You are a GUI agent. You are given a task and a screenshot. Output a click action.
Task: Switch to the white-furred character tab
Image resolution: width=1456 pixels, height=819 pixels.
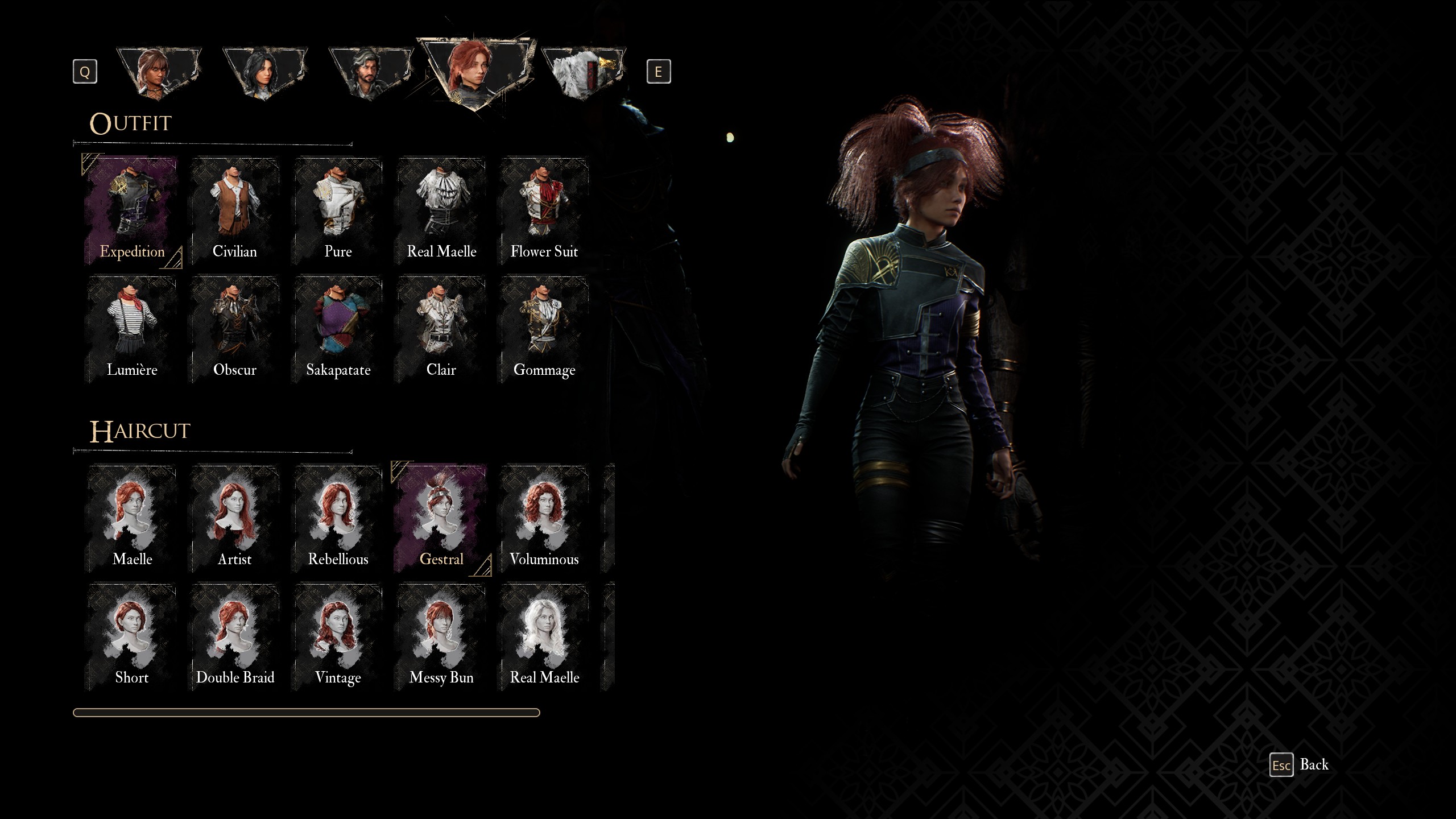583,73
